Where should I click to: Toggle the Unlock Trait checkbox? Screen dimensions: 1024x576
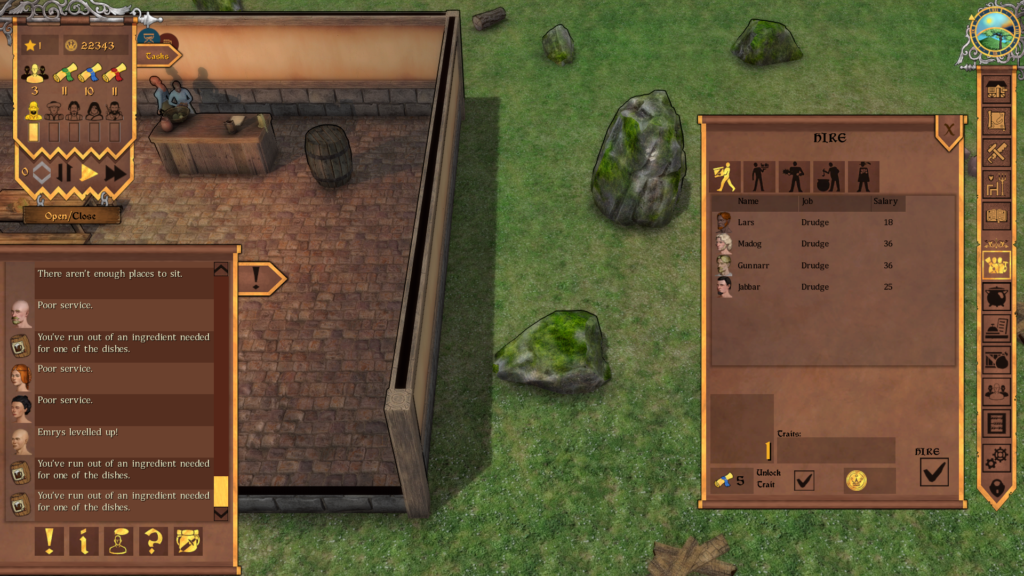click(803, 481)
